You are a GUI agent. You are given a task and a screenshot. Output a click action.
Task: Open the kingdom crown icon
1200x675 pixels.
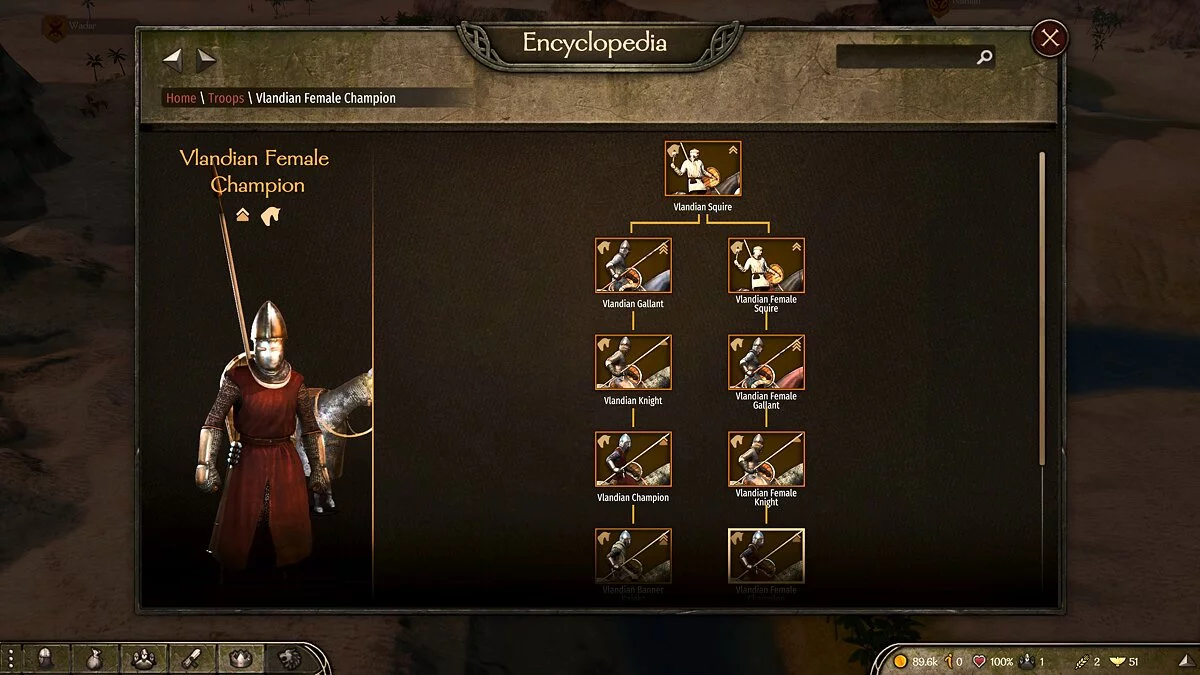point(240,658)
